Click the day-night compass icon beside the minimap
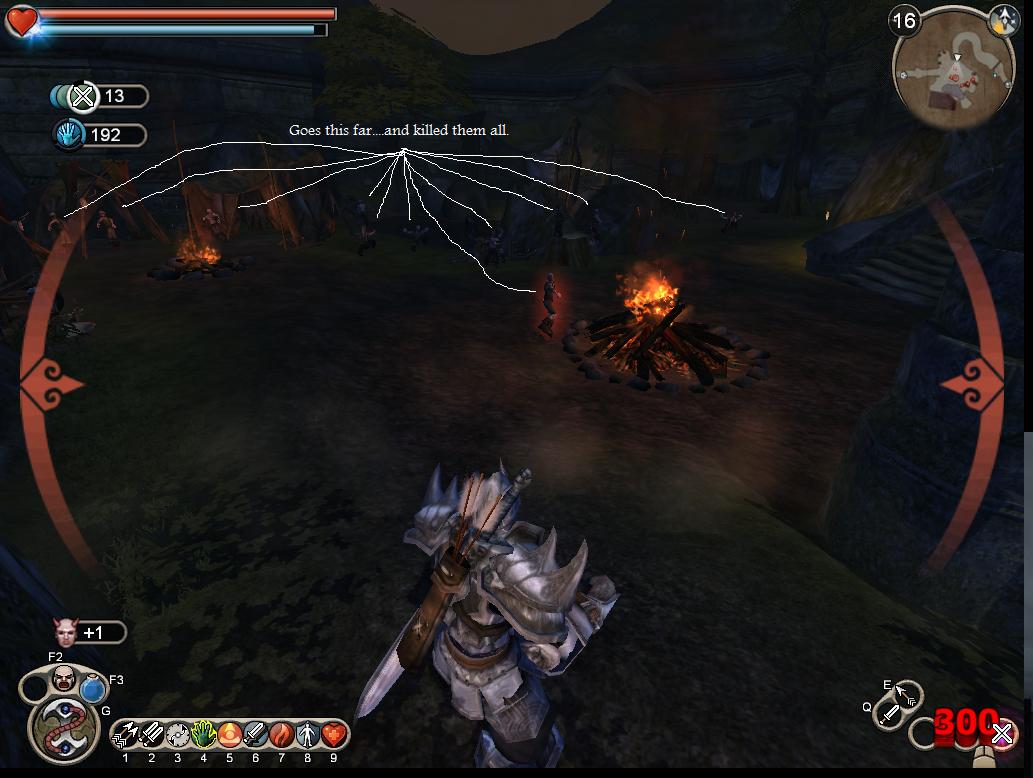 [x=1003, y=19]
